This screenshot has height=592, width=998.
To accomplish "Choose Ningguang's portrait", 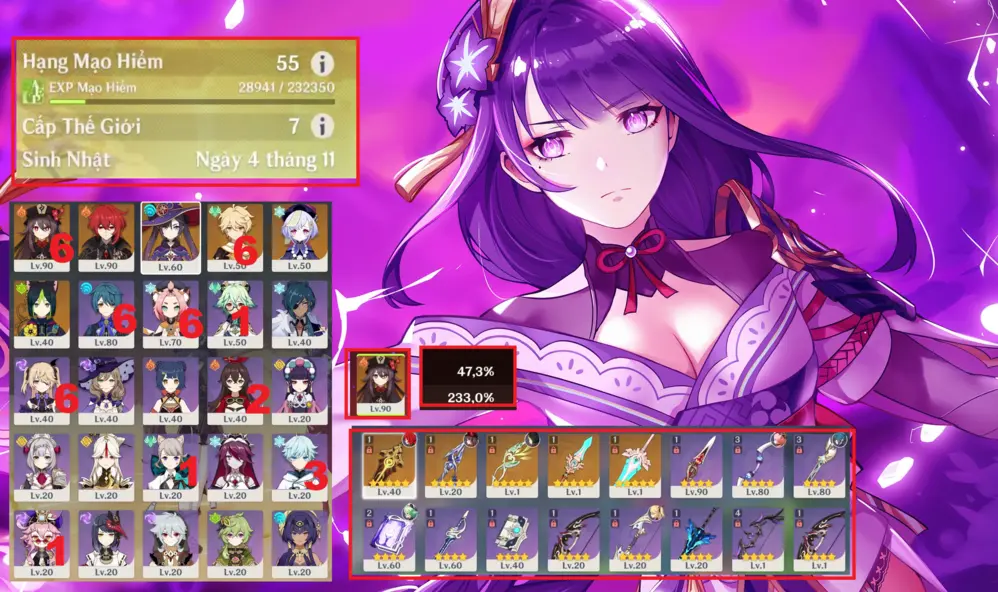I will pyautogui.click(x=104, y=463).
